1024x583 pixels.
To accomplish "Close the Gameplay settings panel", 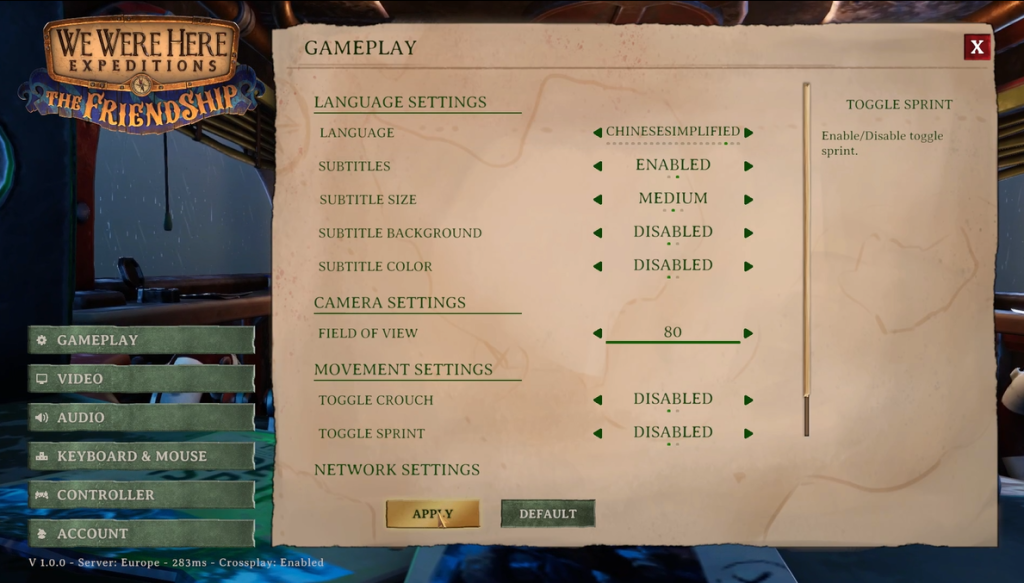I will 977,46.
